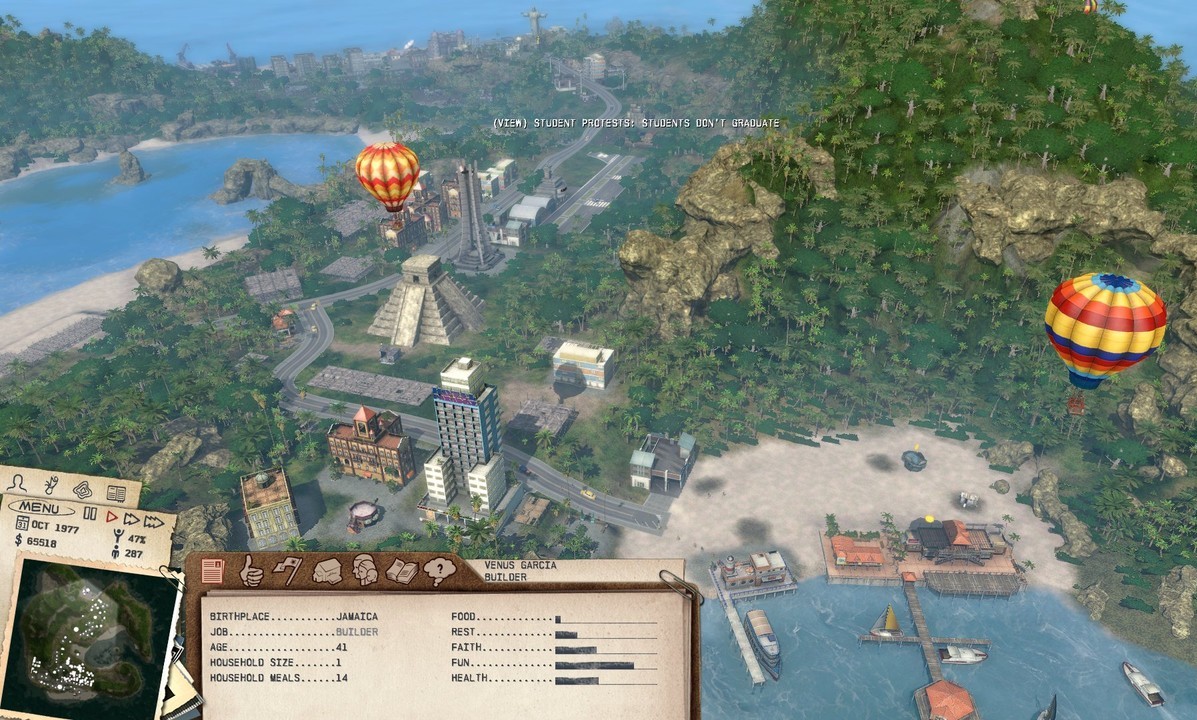
Task: Open the thumbs-up happiness tab
Action: tap(250, 571)
